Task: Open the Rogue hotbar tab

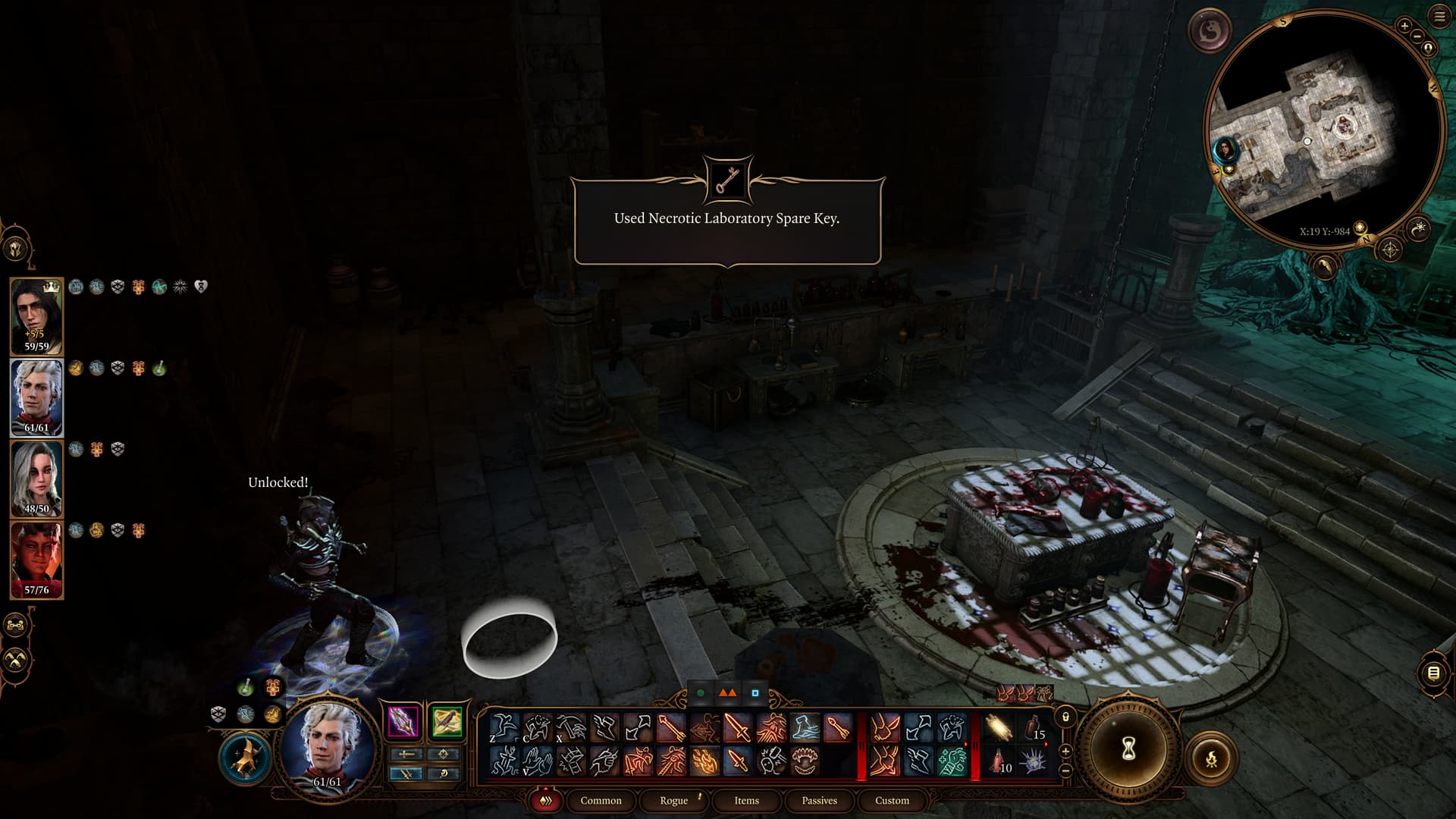Action: [673, 800]
